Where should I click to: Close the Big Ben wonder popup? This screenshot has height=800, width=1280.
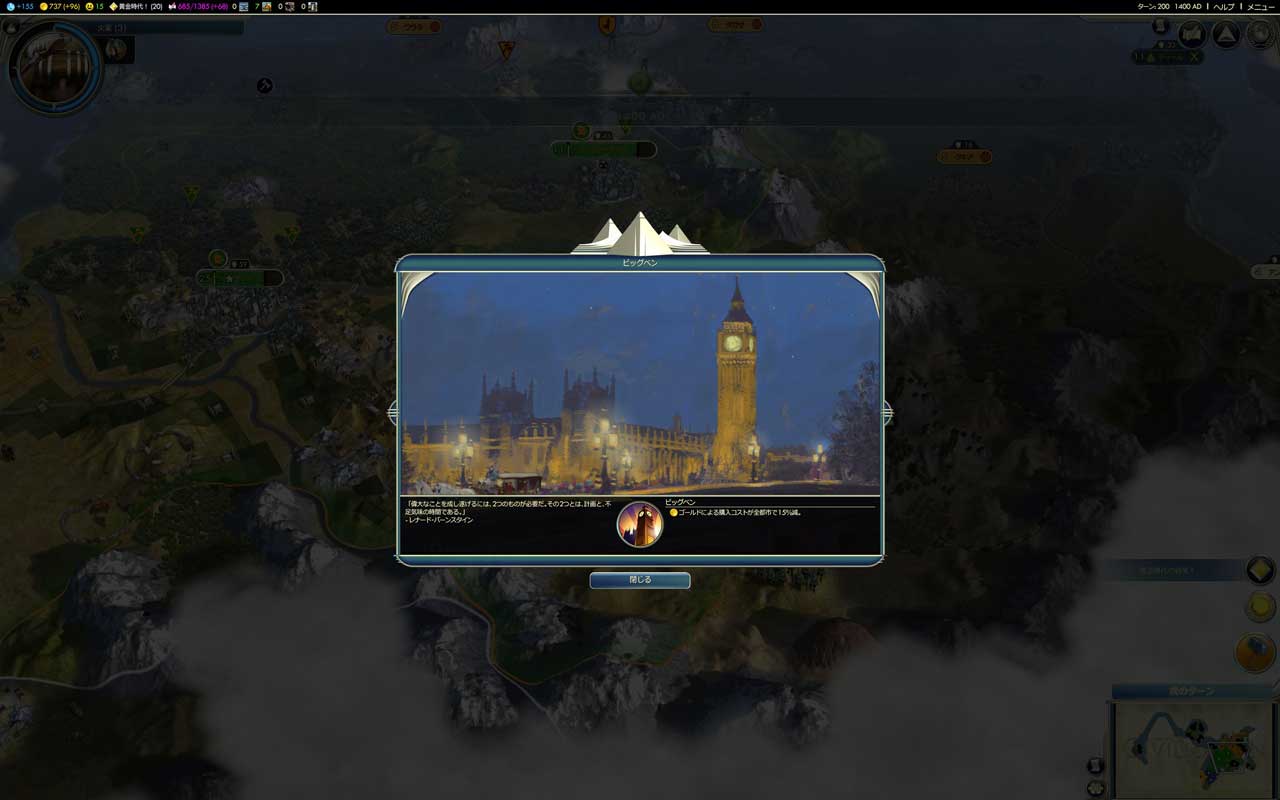click(639, 580)
